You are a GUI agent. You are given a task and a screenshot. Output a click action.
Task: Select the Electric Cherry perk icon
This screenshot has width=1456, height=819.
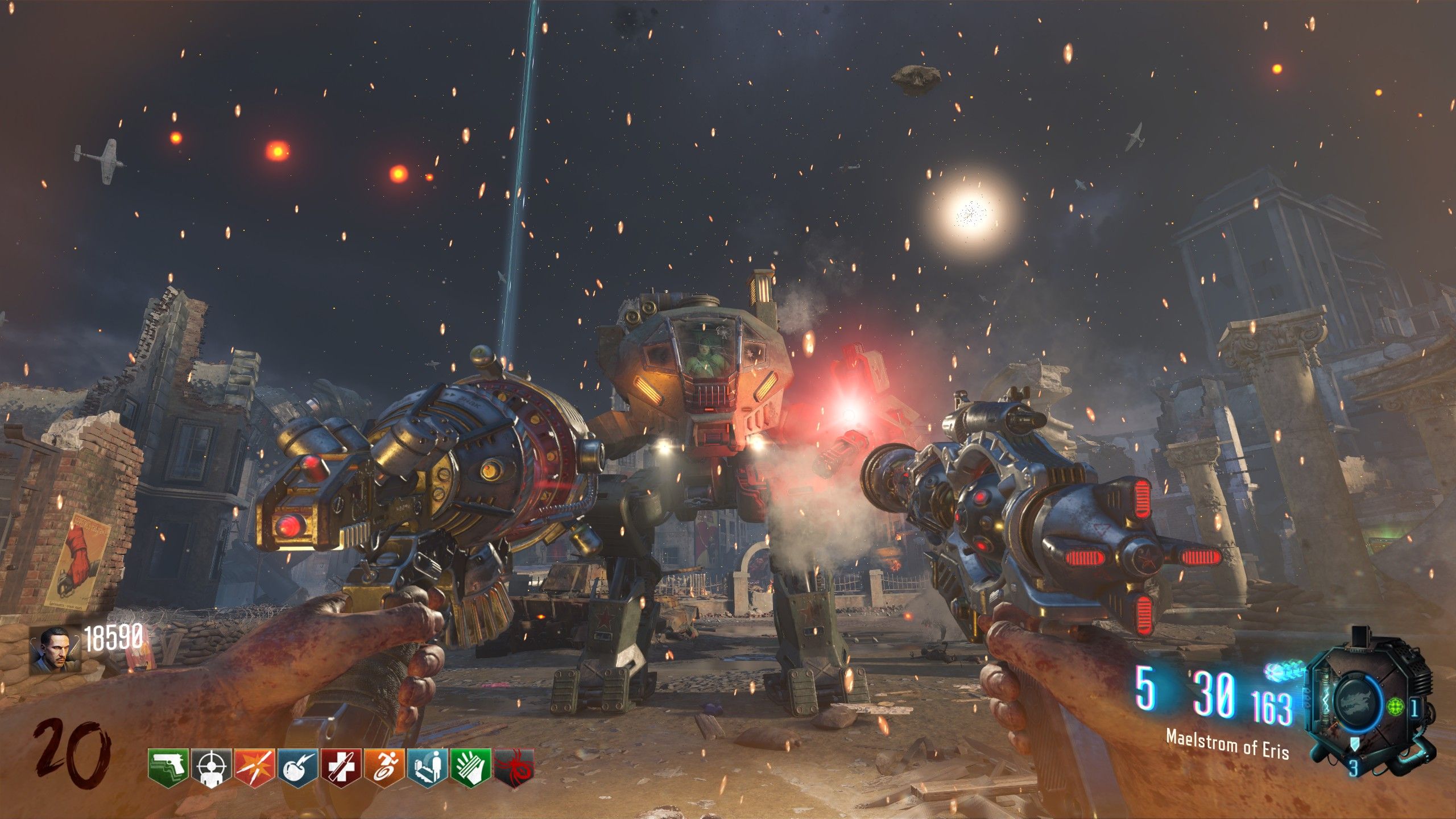298,768
